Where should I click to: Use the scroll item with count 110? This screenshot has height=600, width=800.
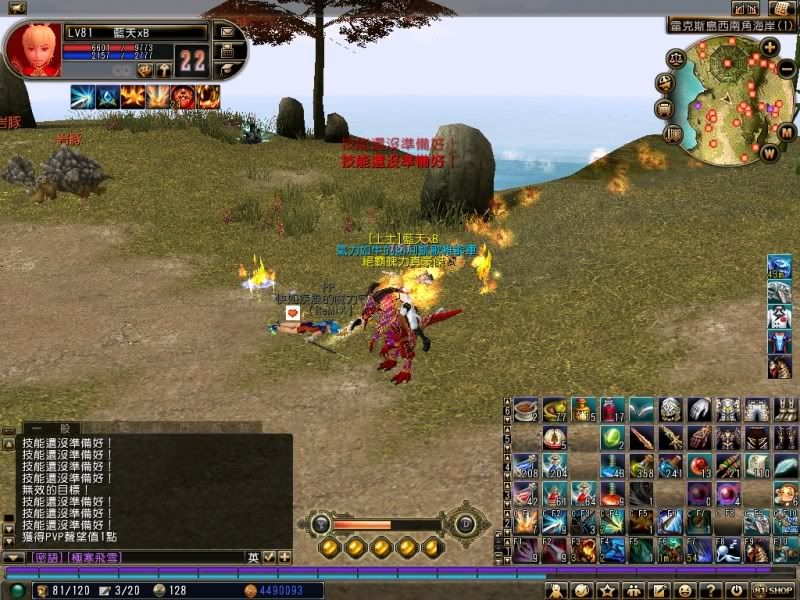[x=757, y=465]
